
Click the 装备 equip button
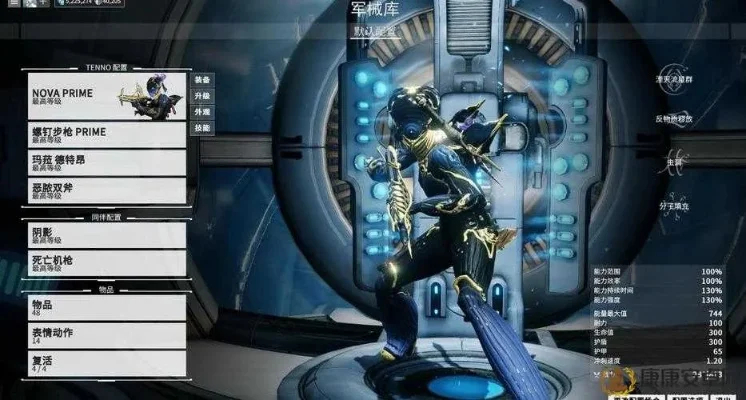pos(203,79)
